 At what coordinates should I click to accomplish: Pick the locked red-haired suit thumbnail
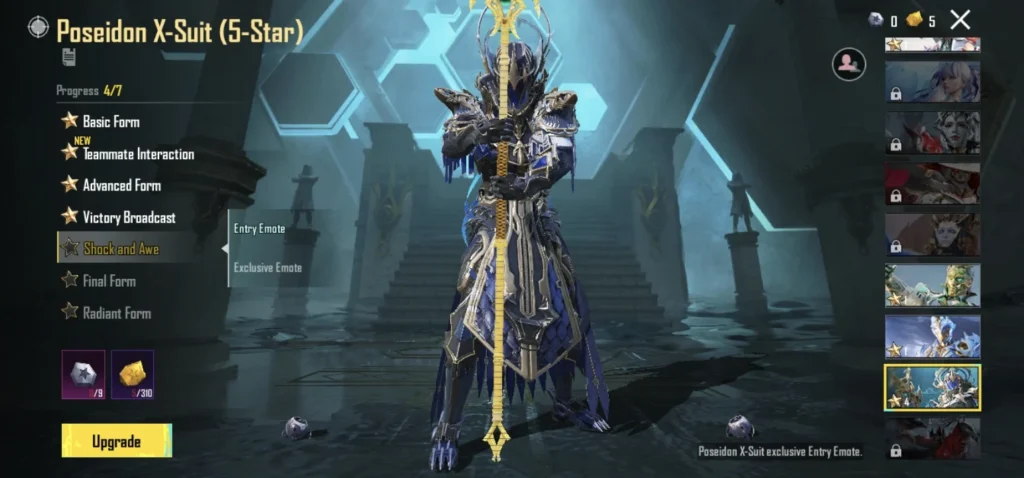click(x=932, y=183)
